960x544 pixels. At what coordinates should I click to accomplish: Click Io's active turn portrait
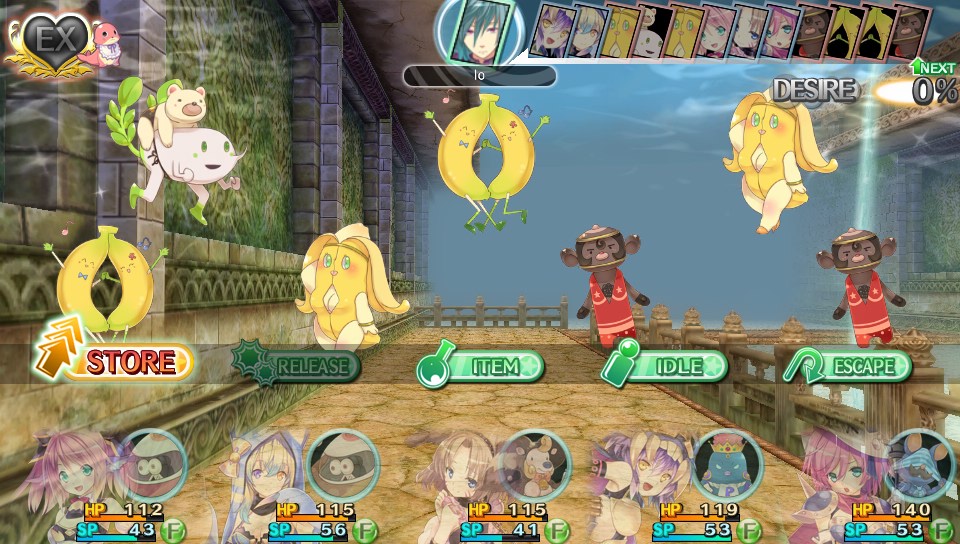coord(478,31)
